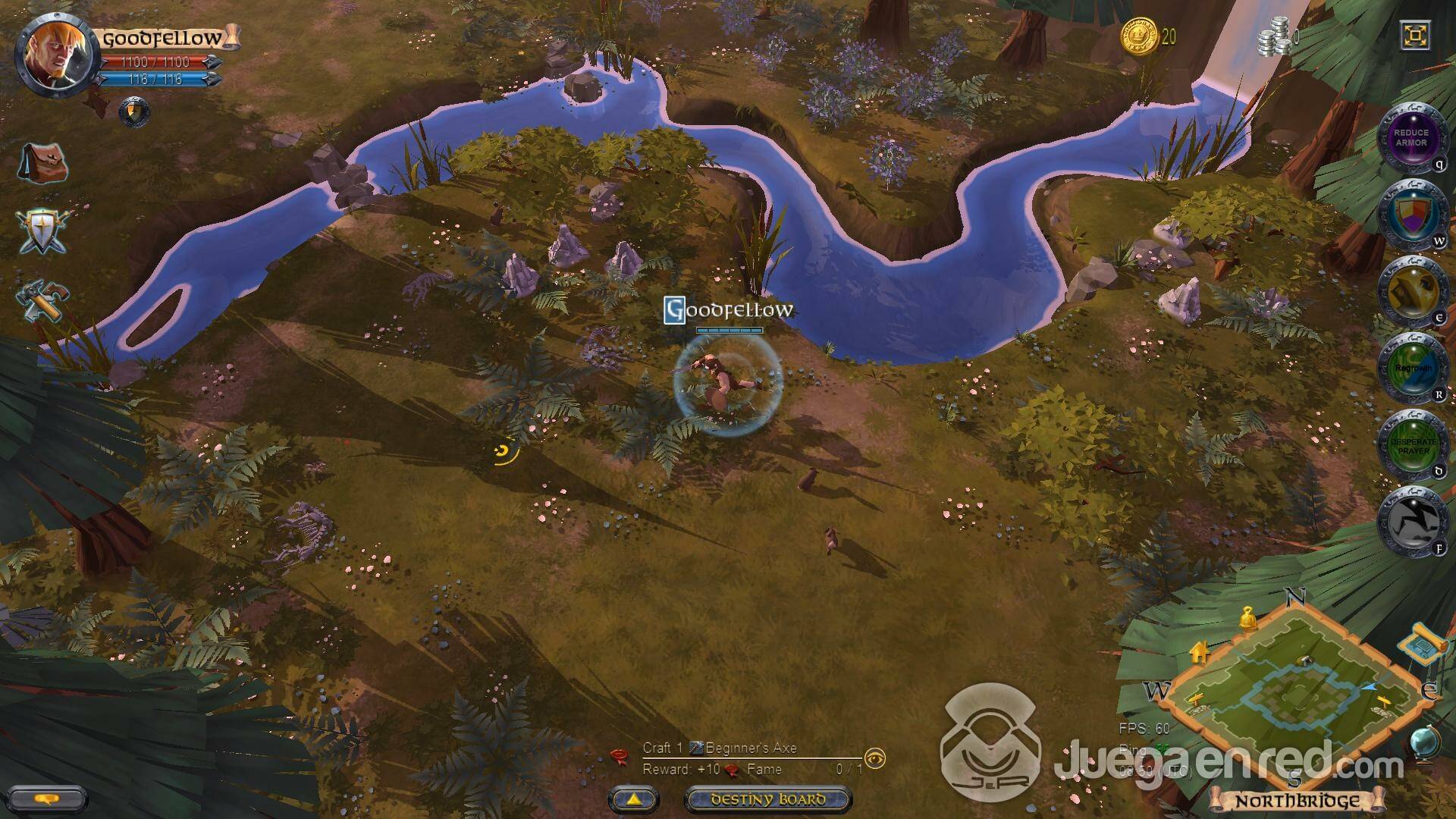Open the leather bag inventory
Viewport: 1456px width, 819px height.
[43, 163]
